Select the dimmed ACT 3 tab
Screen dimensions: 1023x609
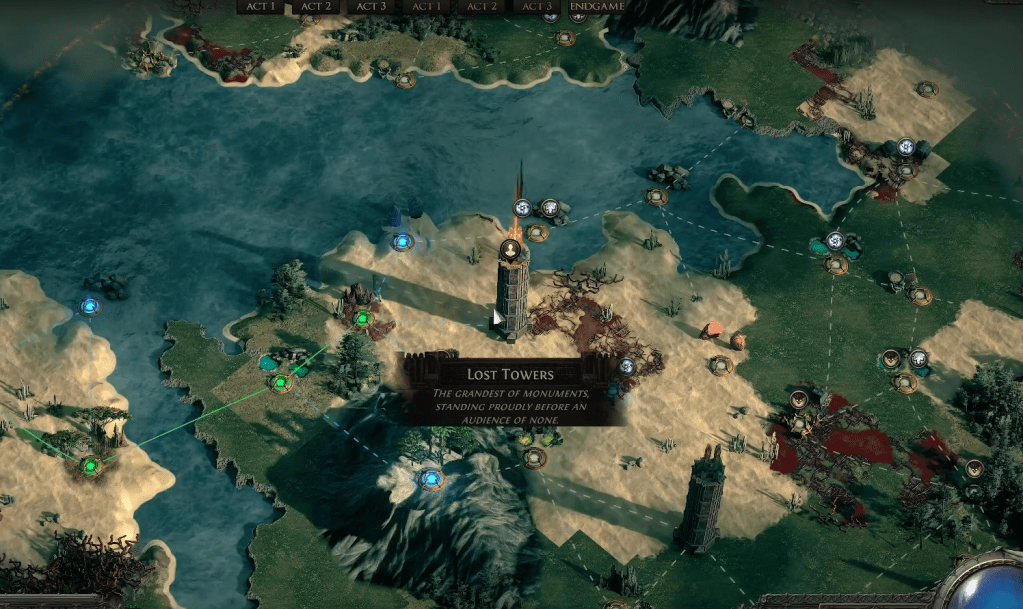(537, 6)
